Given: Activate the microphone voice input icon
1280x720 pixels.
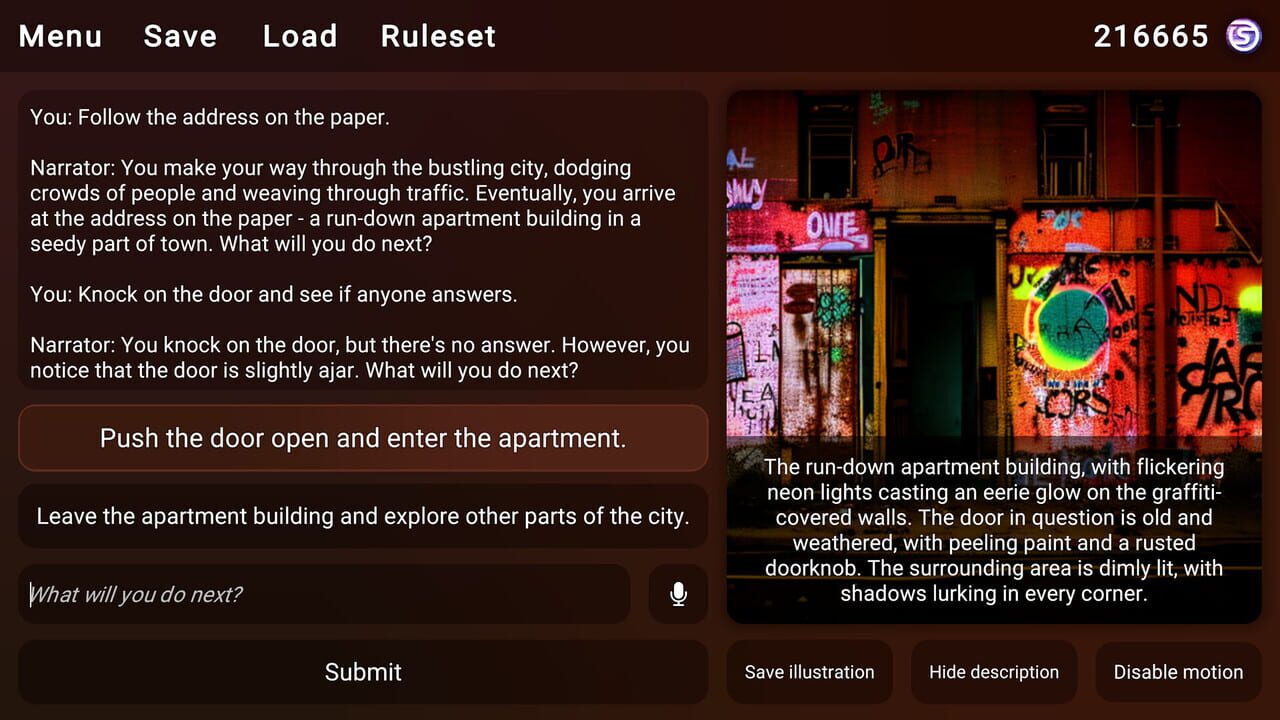Looking at the screenshot, I should tap(678, 594).
